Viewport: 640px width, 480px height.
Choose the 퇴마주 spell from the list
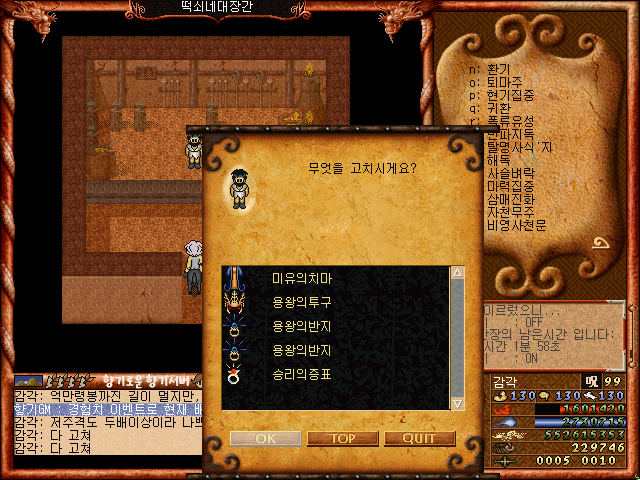tap(506, 82)
